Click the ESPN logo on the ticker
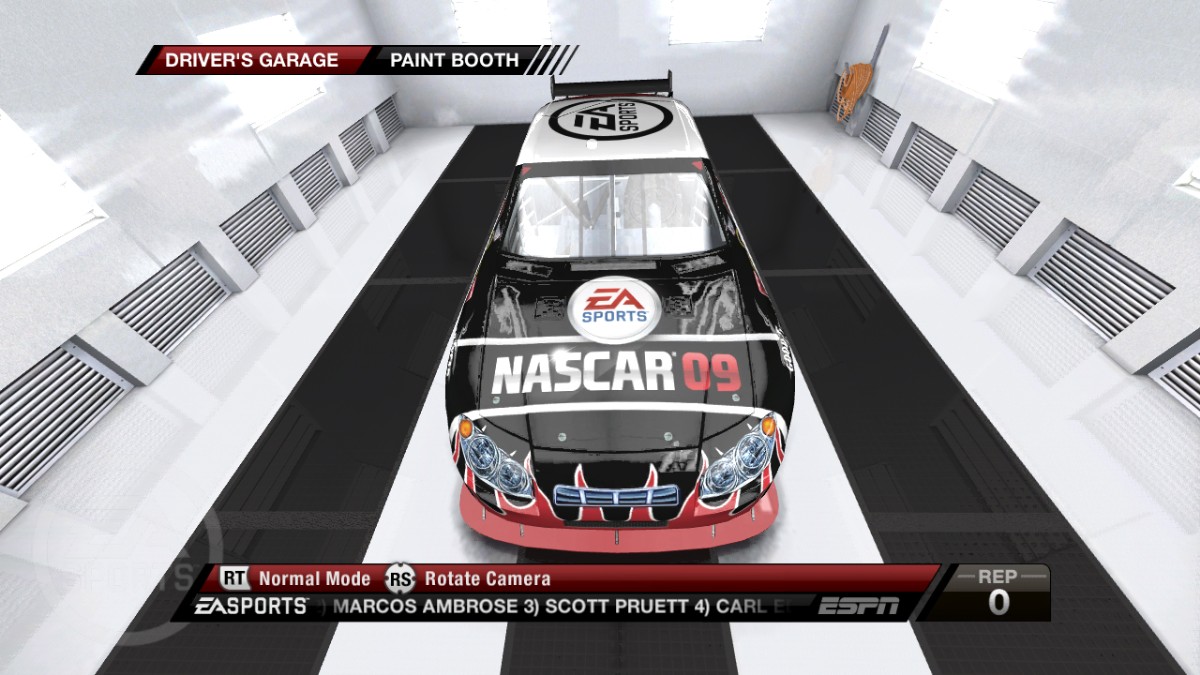The height and width of the screenshot is (675, 1200). 858,606
